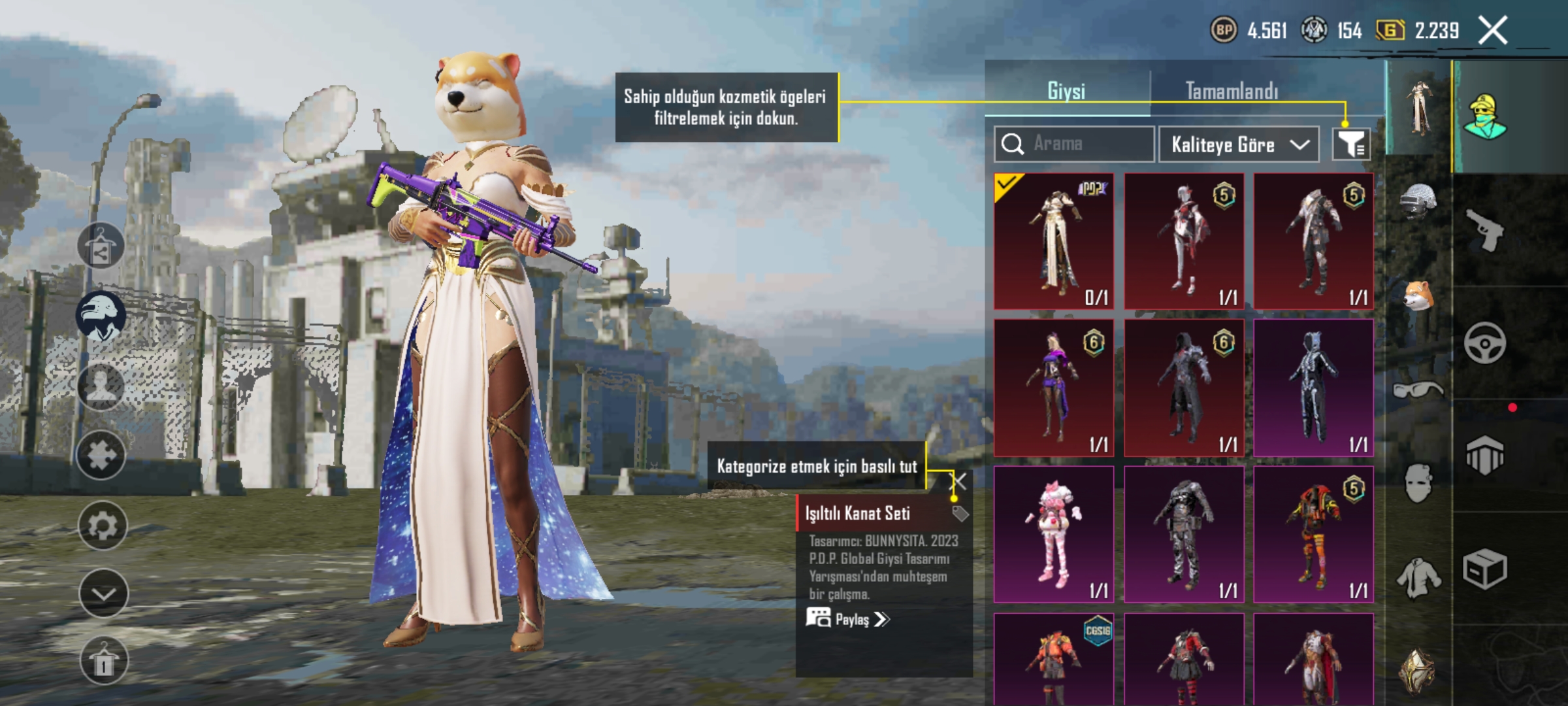Share the outfit via Paylaş
The width and height of the screenshot is (1568, 706).
(848, 619)
